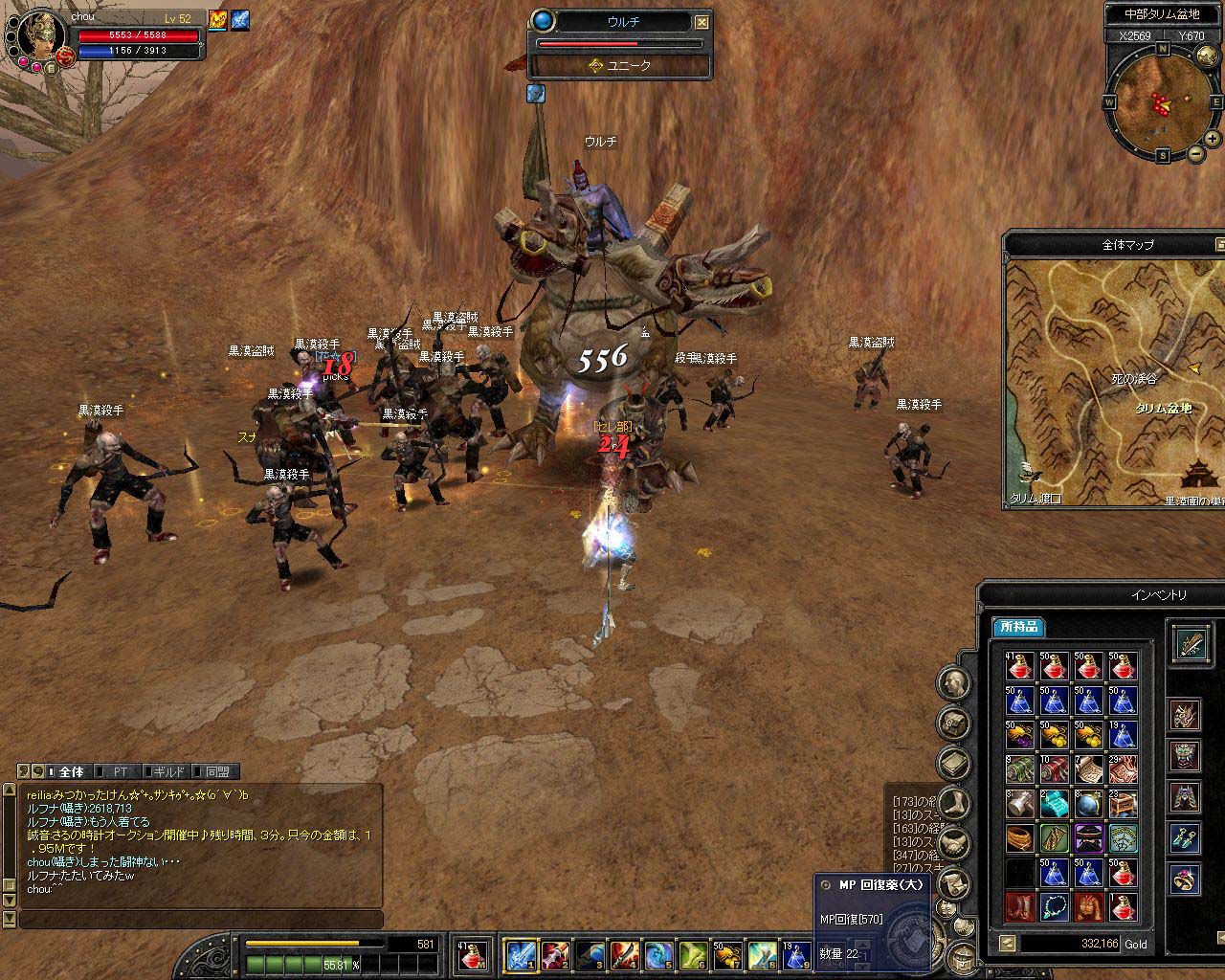1225x980 pixels.
Task: Activate the sword skill in hotbar slot 1
Action: tap(520, 954)
